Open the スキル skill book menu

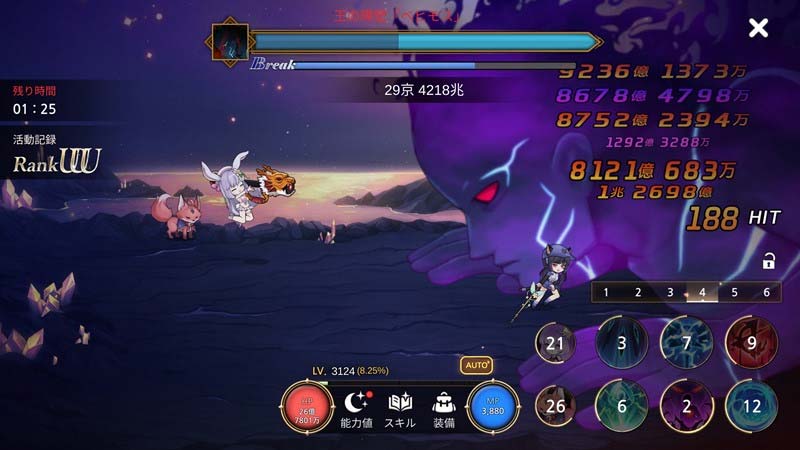point(400,409)
